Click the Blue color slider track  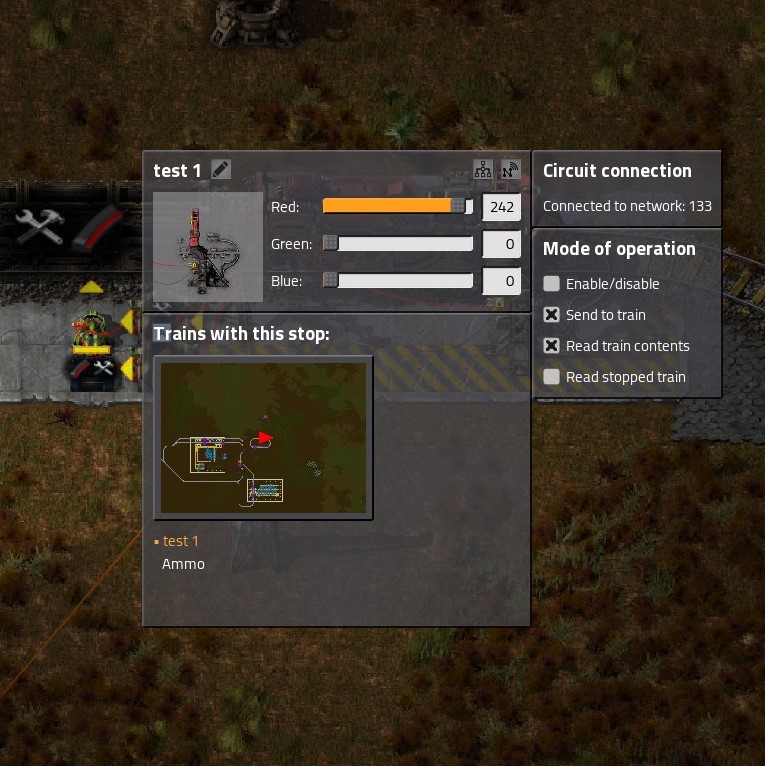click(398, 281)
